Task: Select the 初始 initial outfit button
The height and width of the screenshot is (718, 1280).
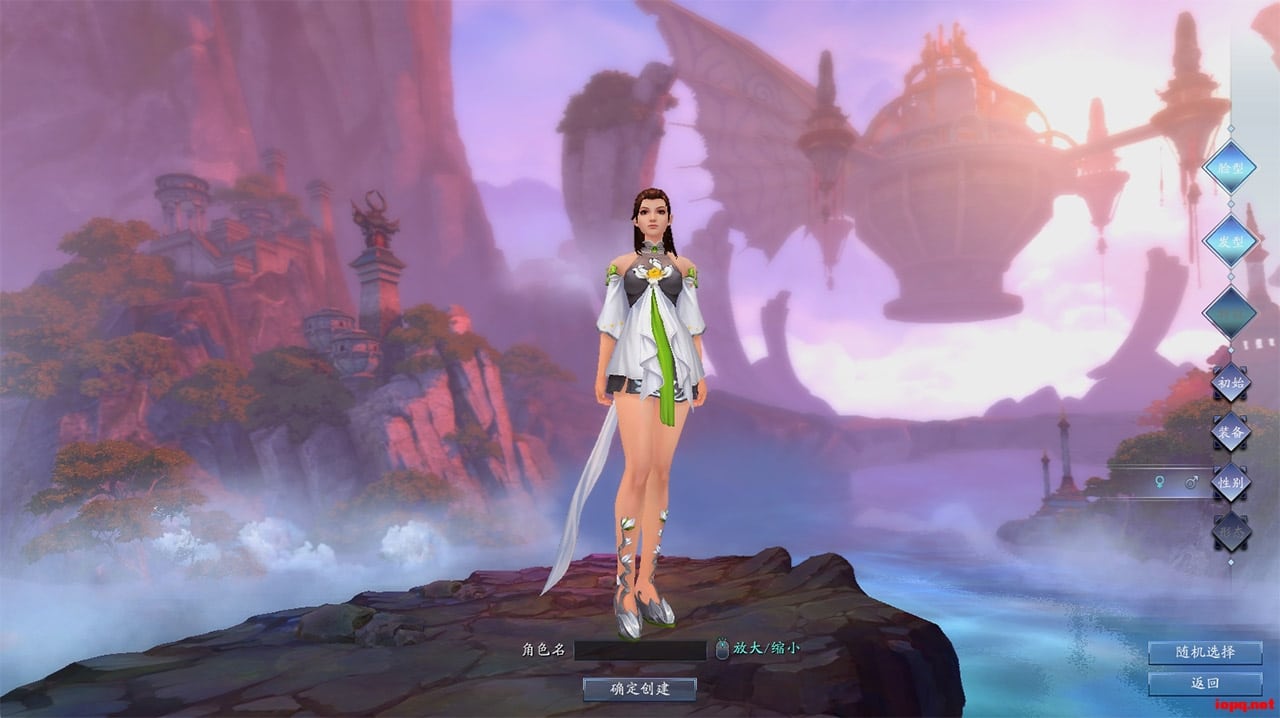Action: pyautogui.click(x=1231, y=382)
